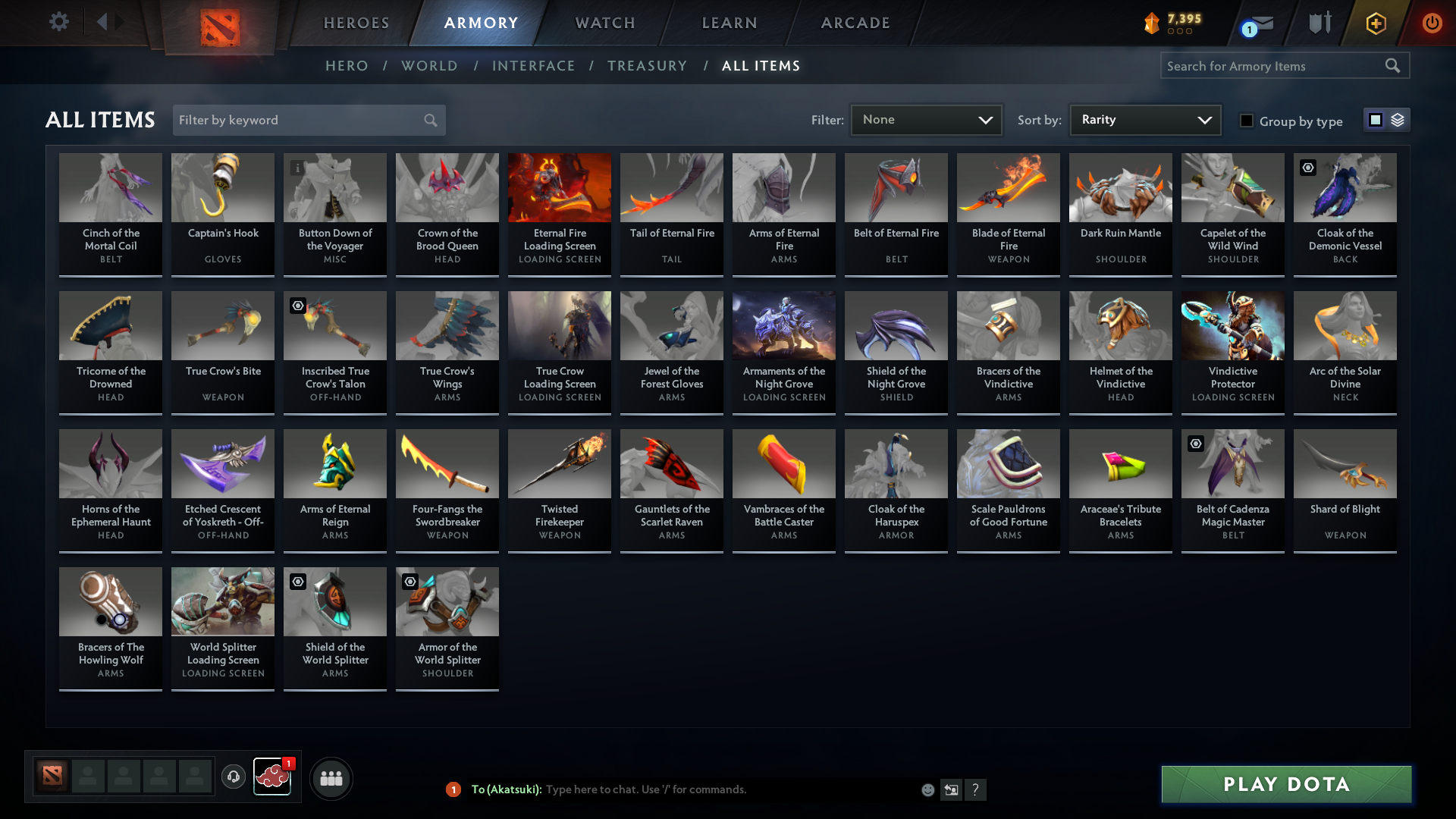Open the Sort by Rarity dropdown
Screen dimensions: 1456x819
click(1144, 119)
